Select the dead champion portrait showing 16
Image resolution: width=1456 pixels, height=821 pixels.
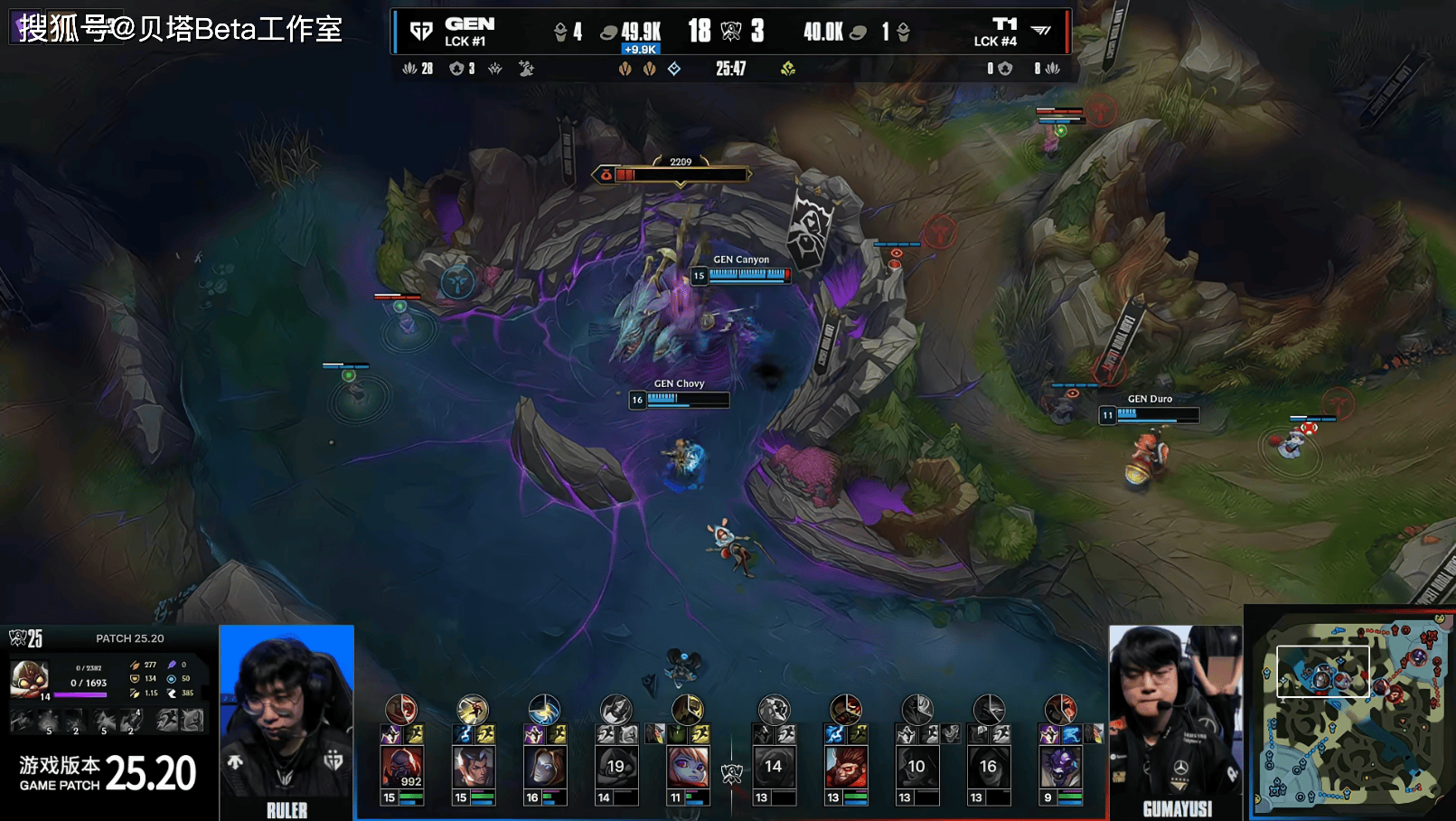click(x=988, y=767)
